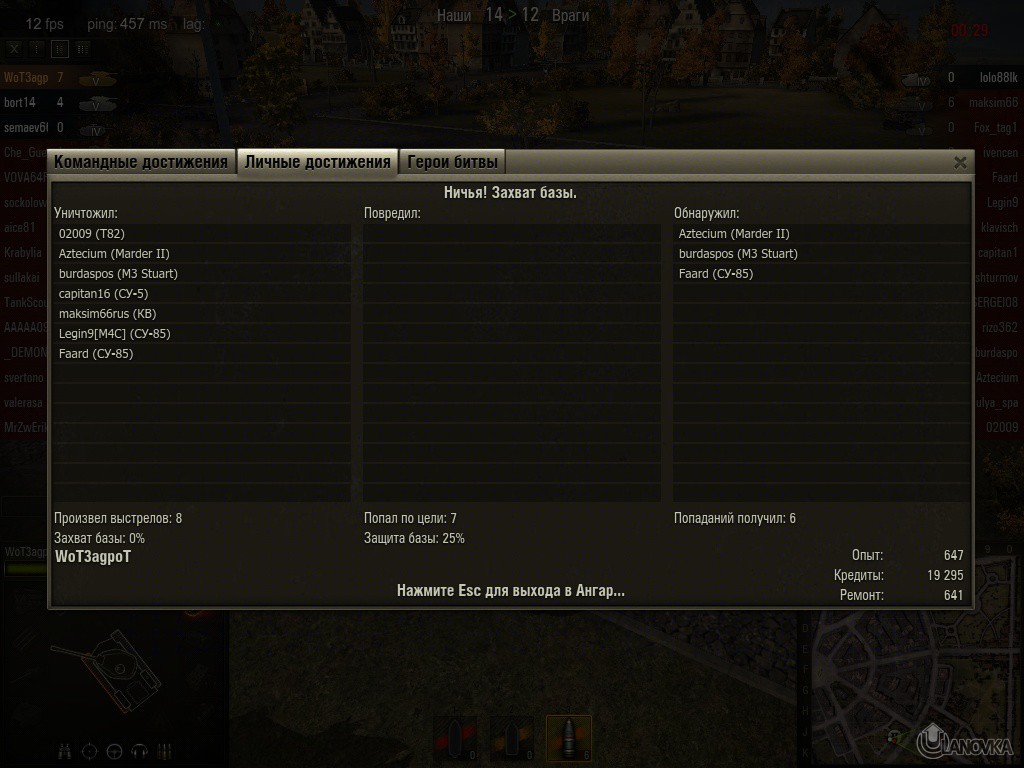Select the highlighted shell ammo slot
1024x768 pixels.
pyautogui.click(x=568, y=738)
